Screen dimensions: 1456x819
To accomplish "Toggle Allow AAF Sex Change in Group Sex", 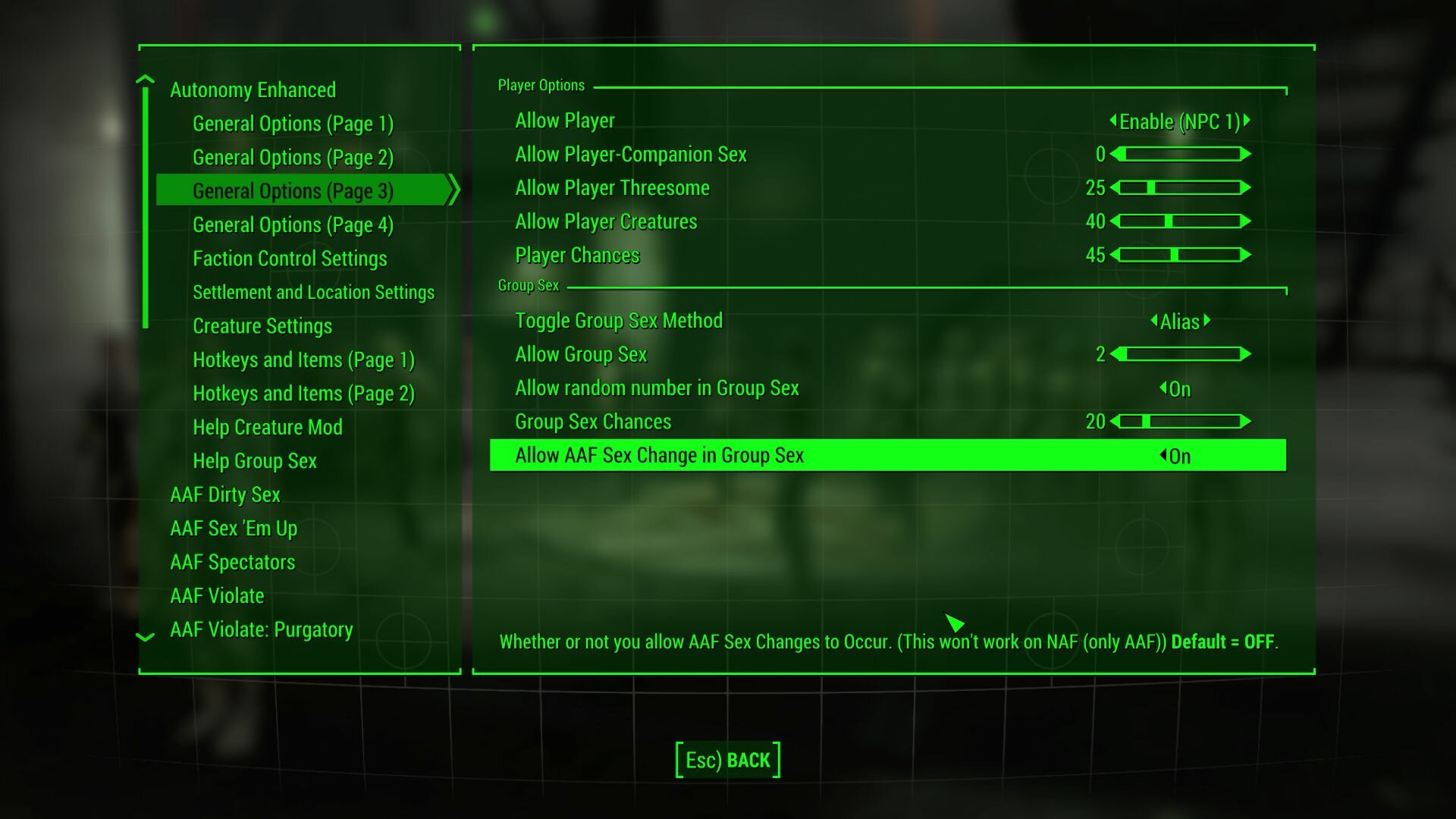I will coord(1175,456).
